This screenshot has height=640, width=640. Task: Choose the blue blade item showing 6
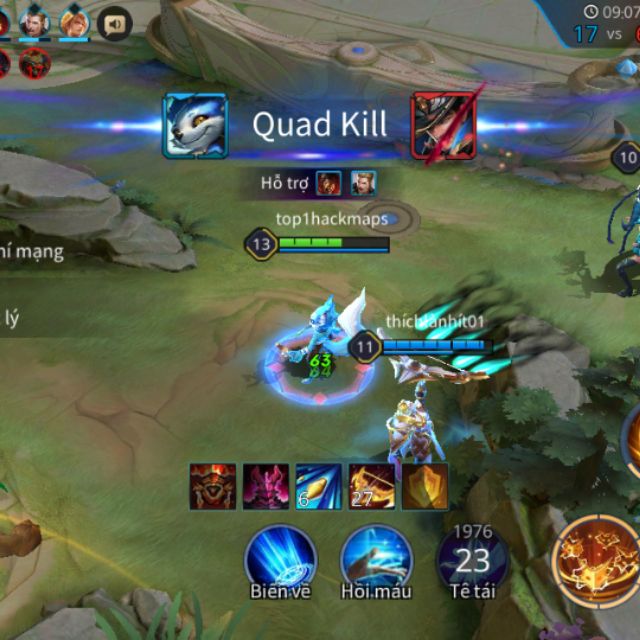tap(319, 487)
